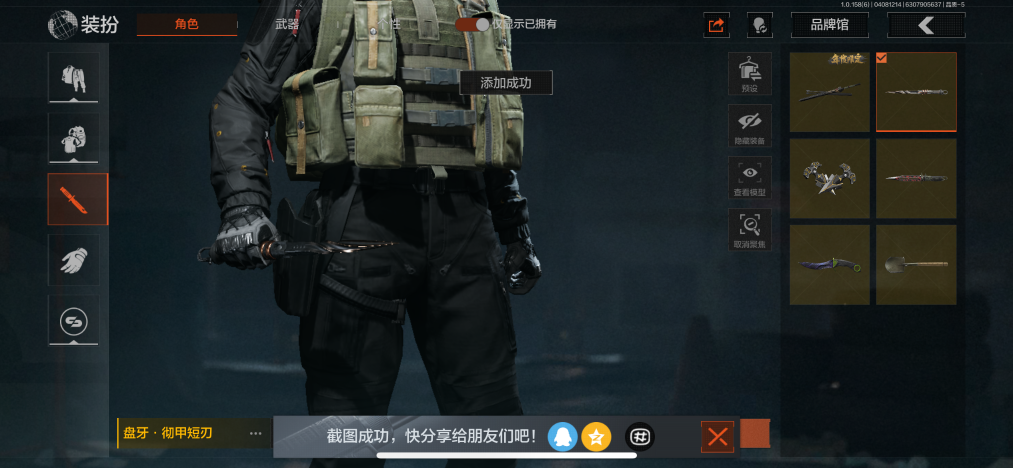Image resolution: width=1013 pixels, height=468 pixels.
Task: Open the 武器 (Weapon) tab
Action: point(287,24)
